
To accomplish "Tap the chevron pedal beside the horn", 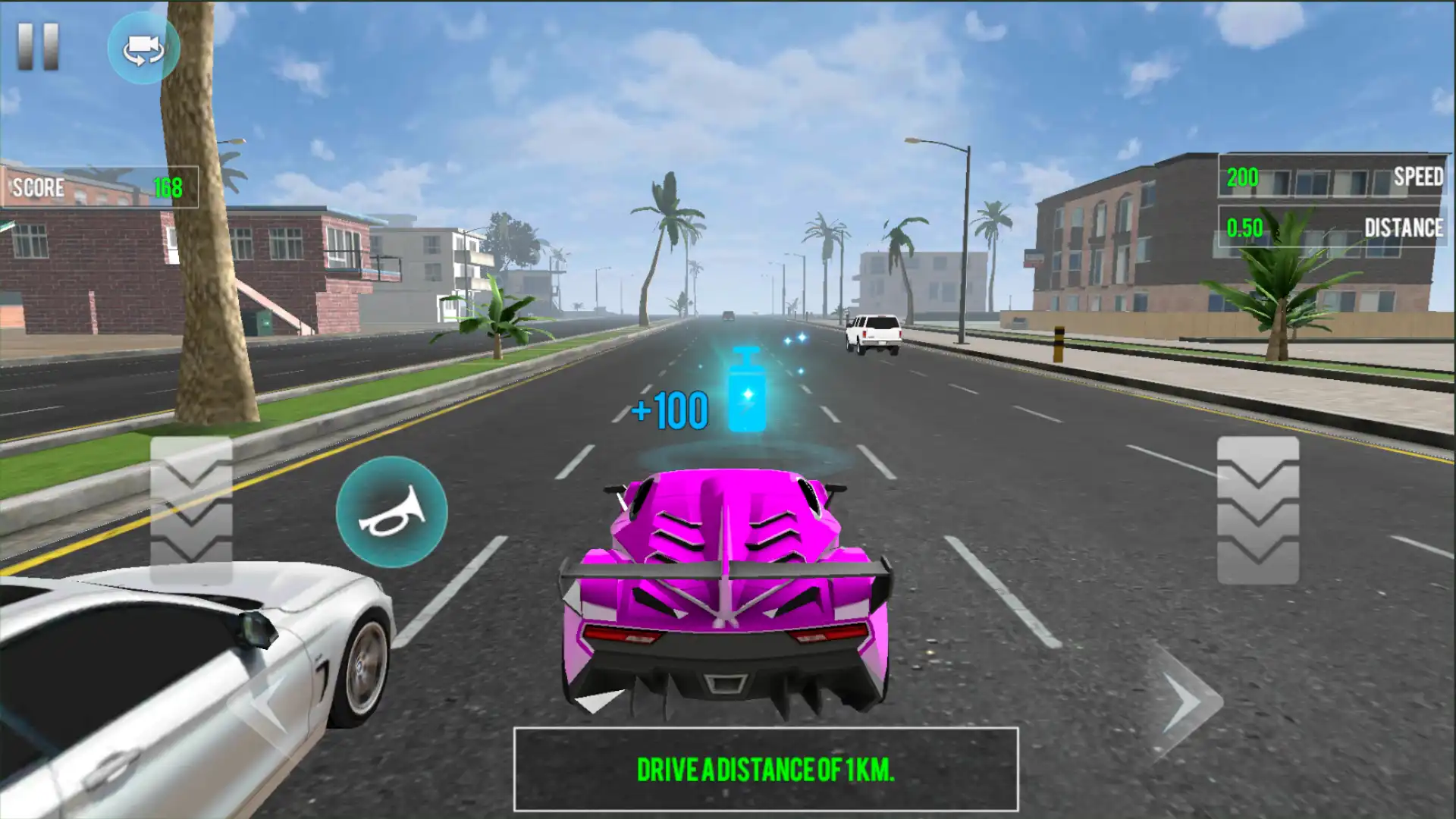I will (191, 510).
